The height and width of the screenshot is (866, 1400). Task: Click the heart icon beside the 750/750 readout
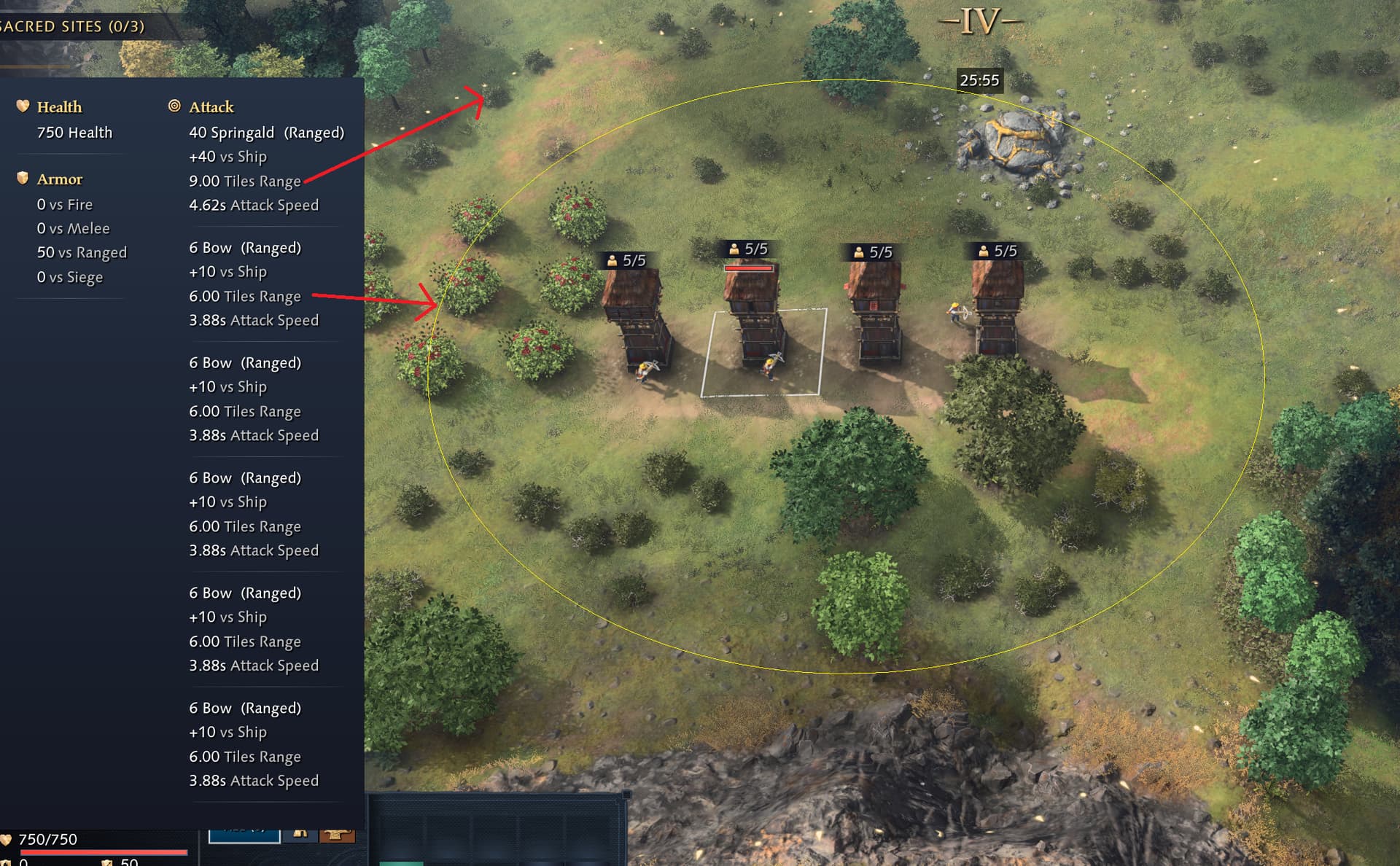[7, 840]
